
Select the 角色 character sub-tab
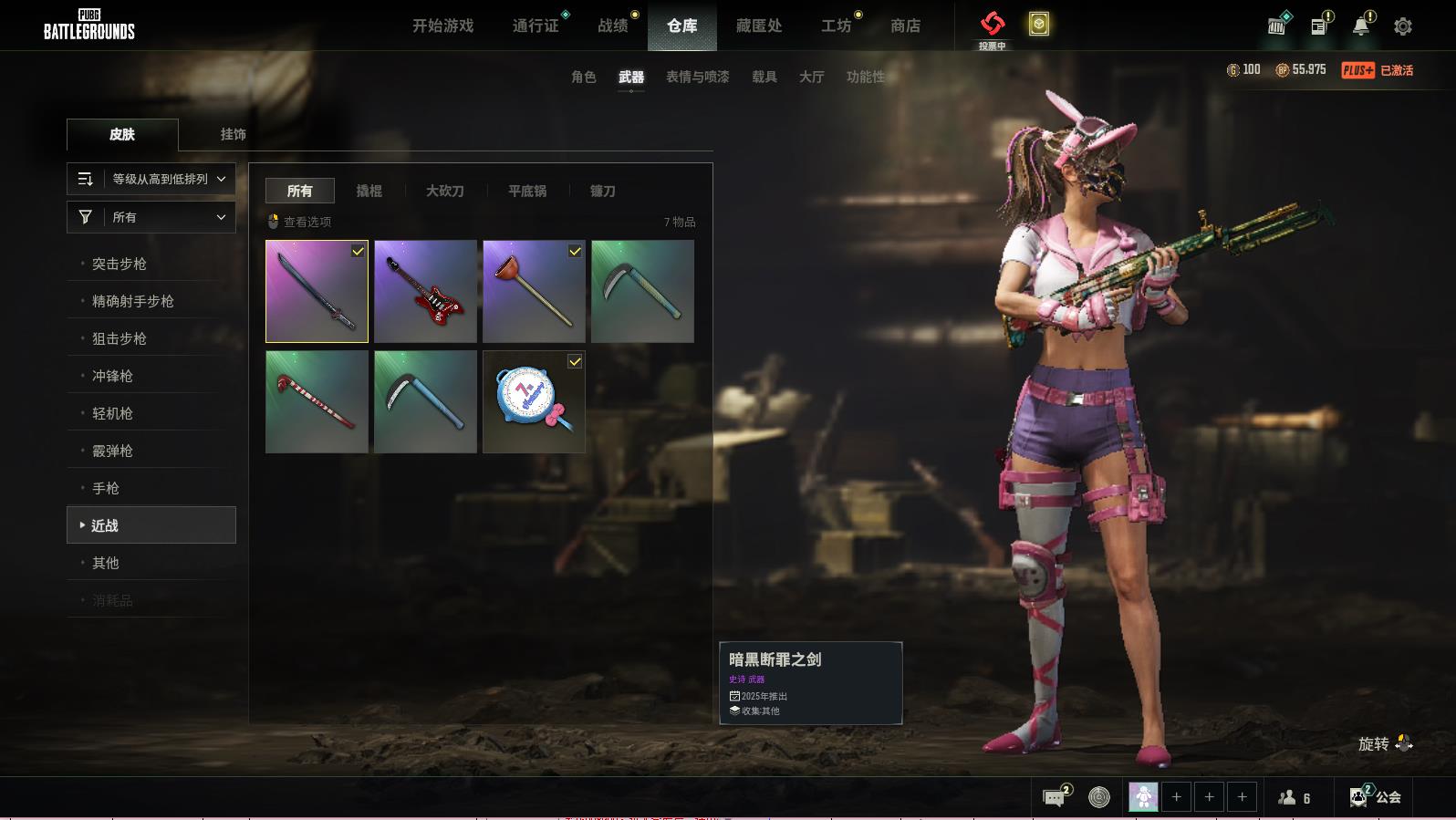tap(583, 77)
